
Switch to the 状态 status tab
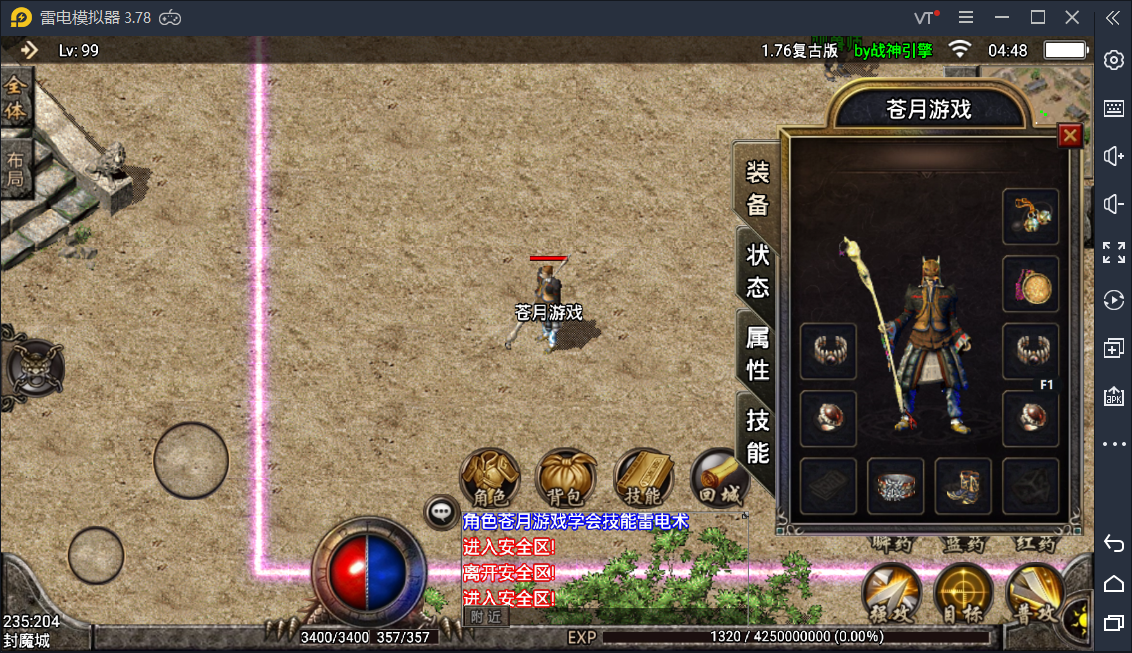coord(758,270)
